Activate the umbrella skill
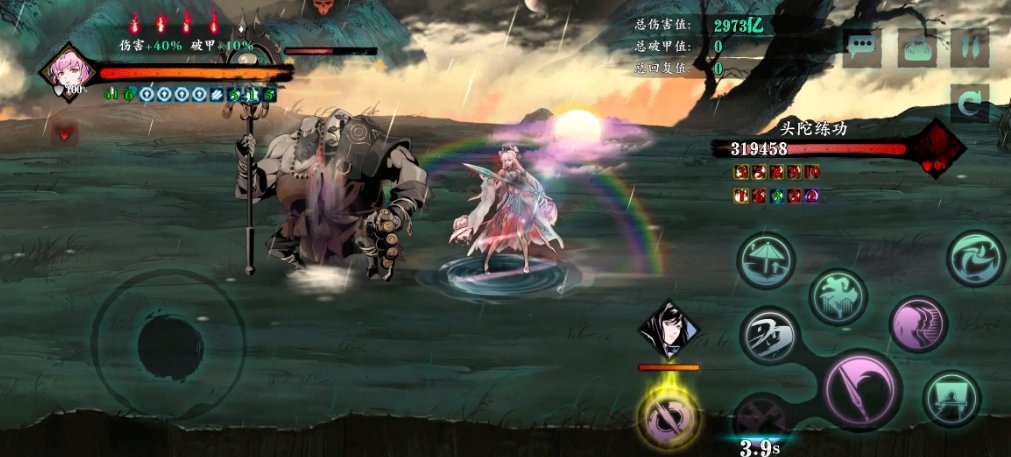The width and height of the screenshot is (1011, 457). [x=766, y=260]
